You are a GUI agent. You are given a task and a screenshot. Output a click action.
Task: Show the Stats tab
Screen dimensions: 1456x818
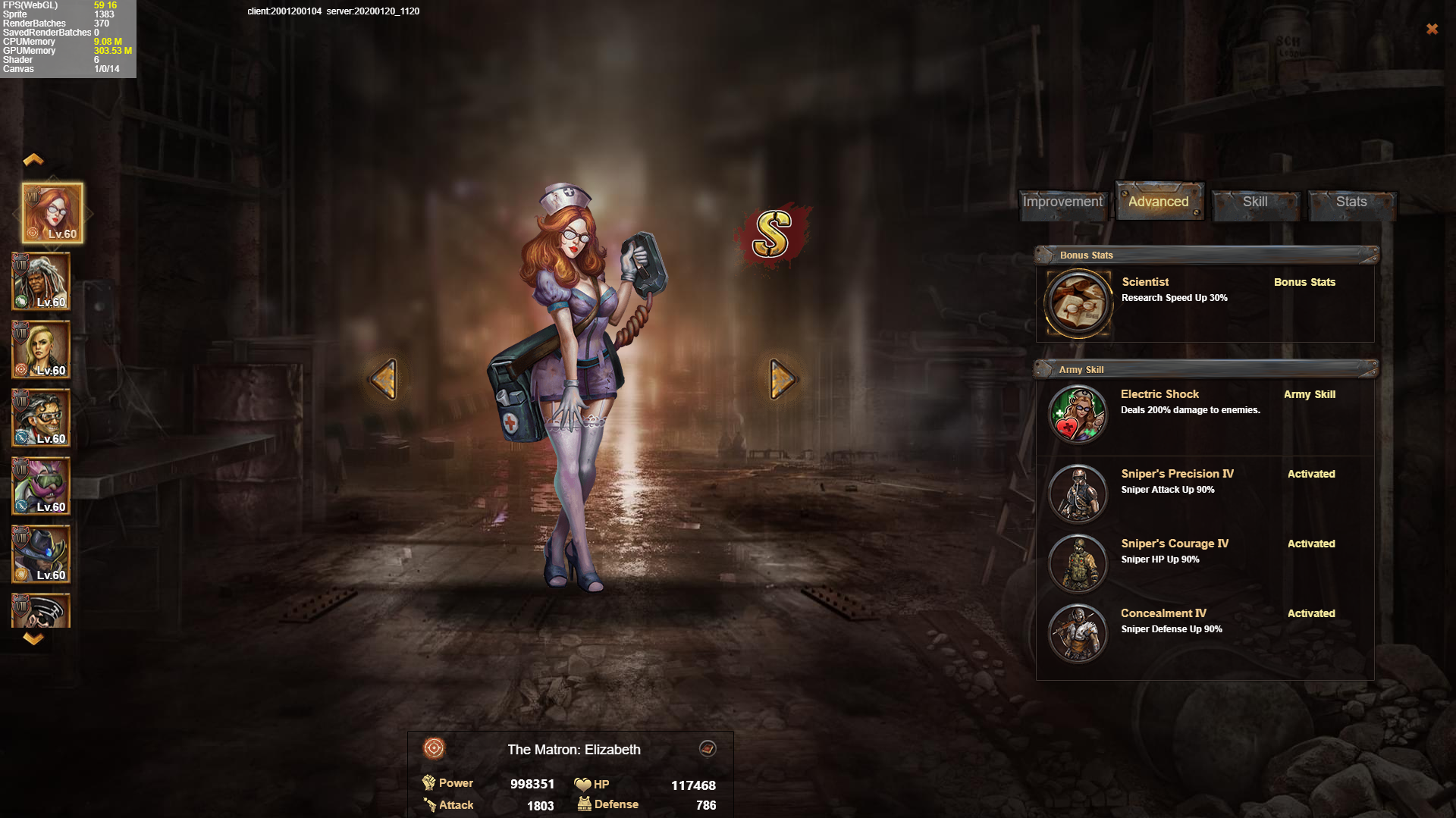tap(1351, 202)
